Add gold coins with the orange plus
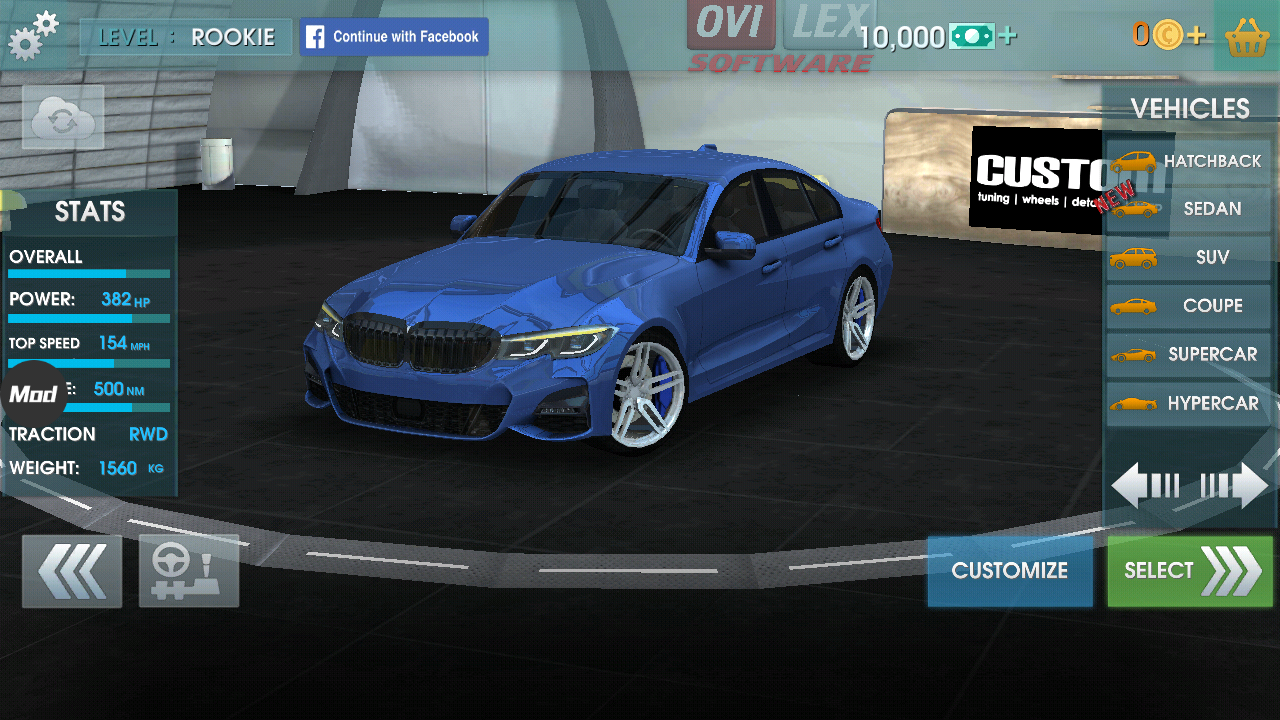This screenshot has height=720, width=1280. [x=1197, y=37]
